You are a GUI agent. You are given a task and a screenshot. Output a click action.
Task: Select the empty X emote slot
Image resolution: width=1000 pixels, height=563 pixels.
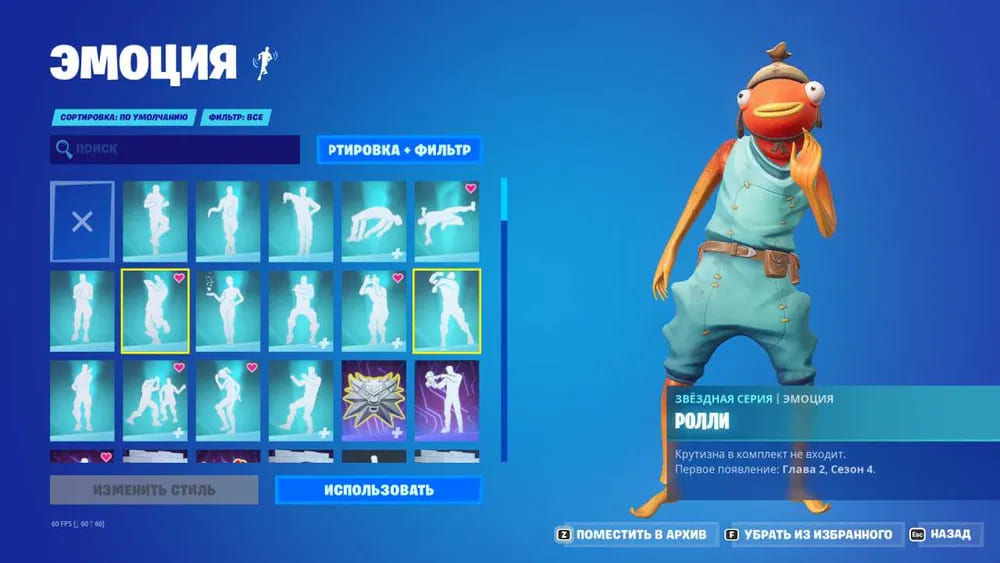[x=82, y=221]
